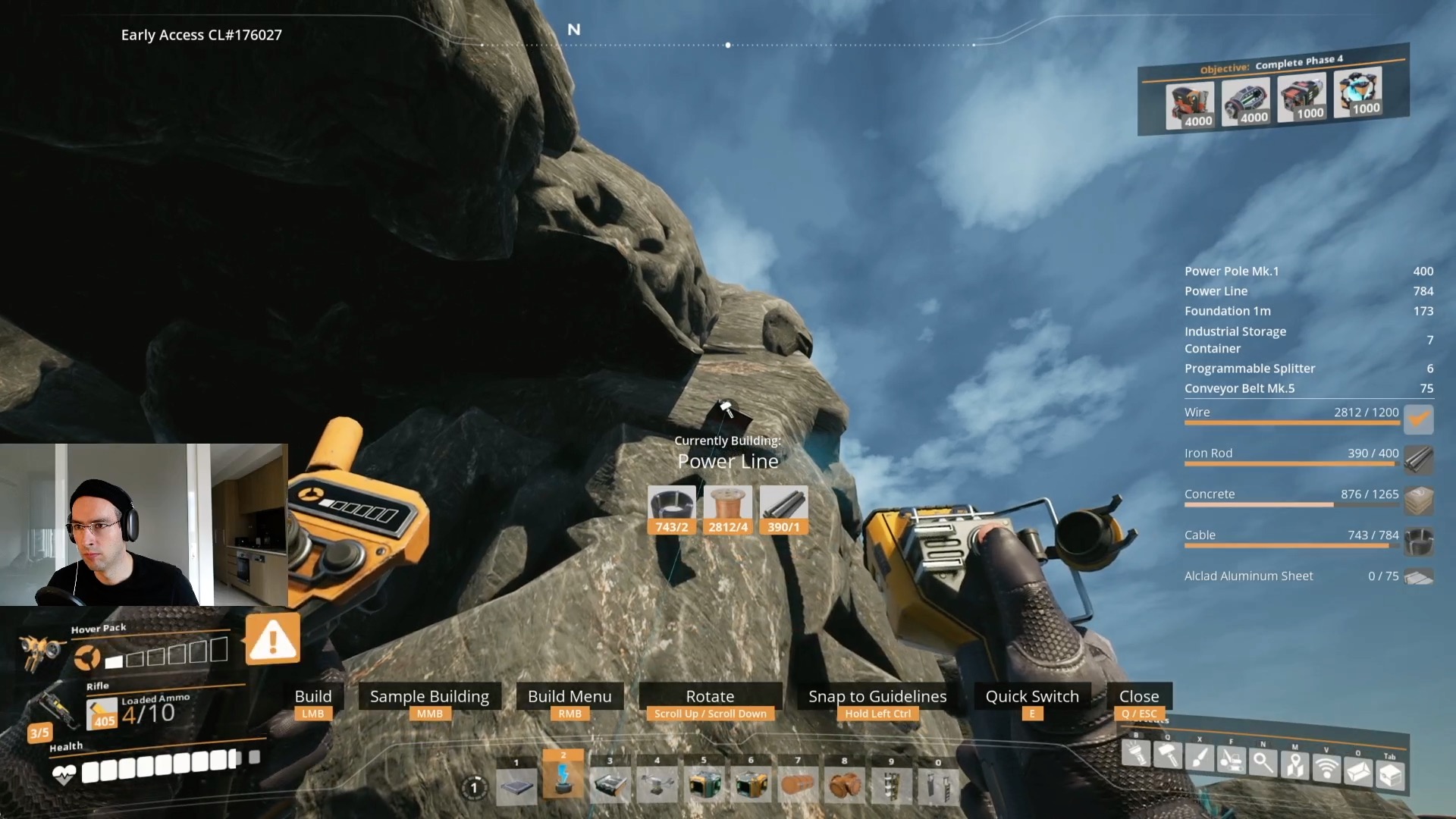The height and width of the screenshot is (819, 1456).
Task: Click the Rotate button
Action: click(x=709, y=696)
